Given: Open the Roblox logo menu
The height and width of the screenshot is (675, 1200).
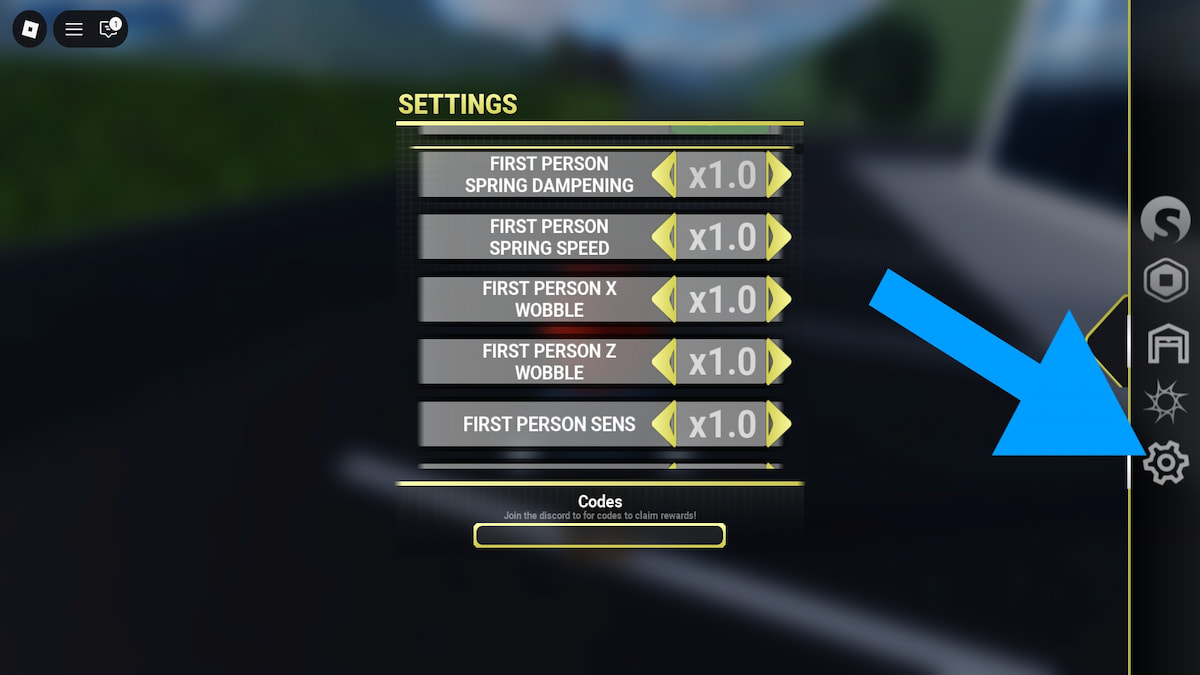Looking at the screenshot, I should tap(30, 29).
